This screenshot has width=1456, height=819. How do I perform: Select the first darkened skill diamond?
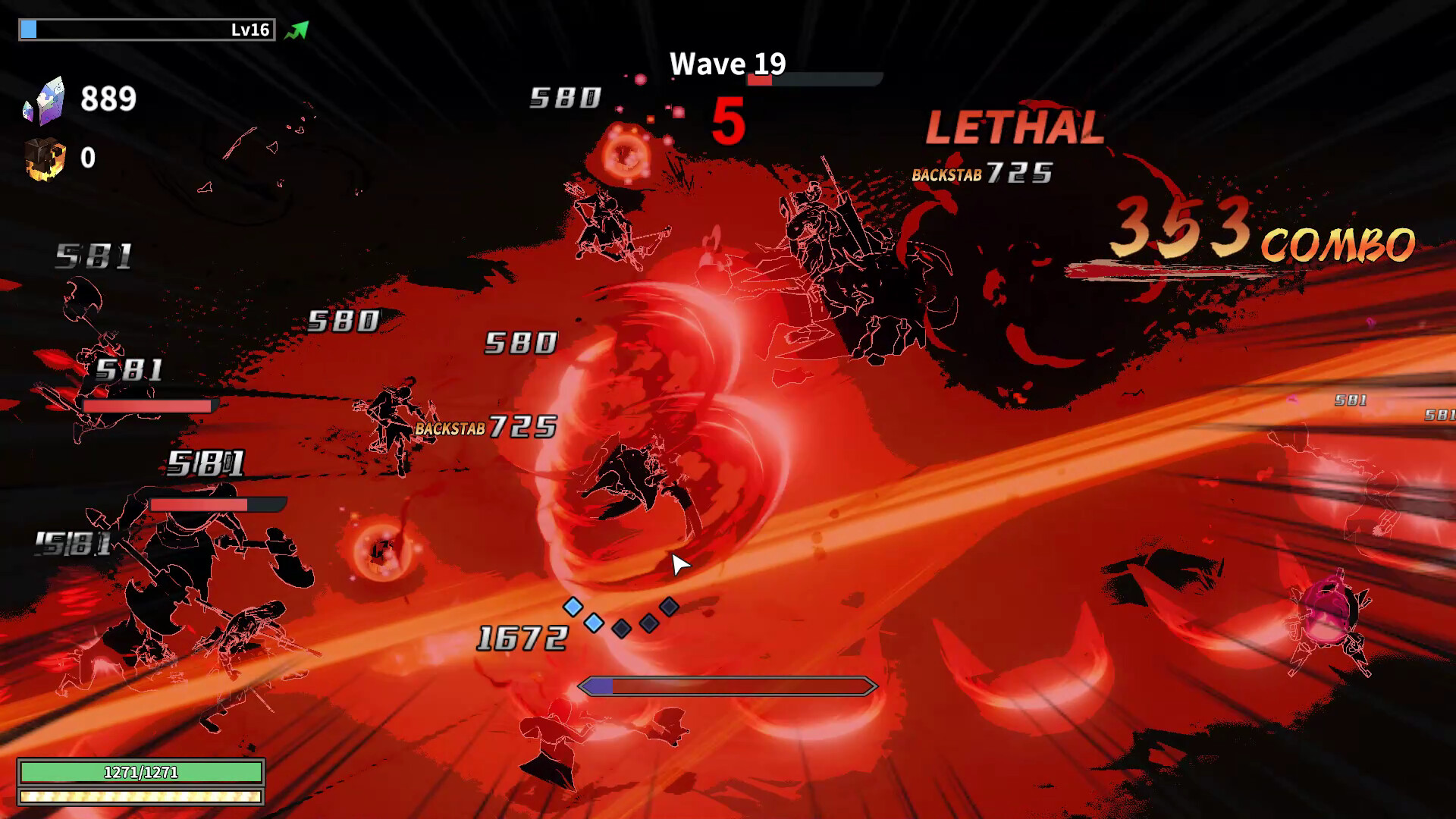pos(621,630)
